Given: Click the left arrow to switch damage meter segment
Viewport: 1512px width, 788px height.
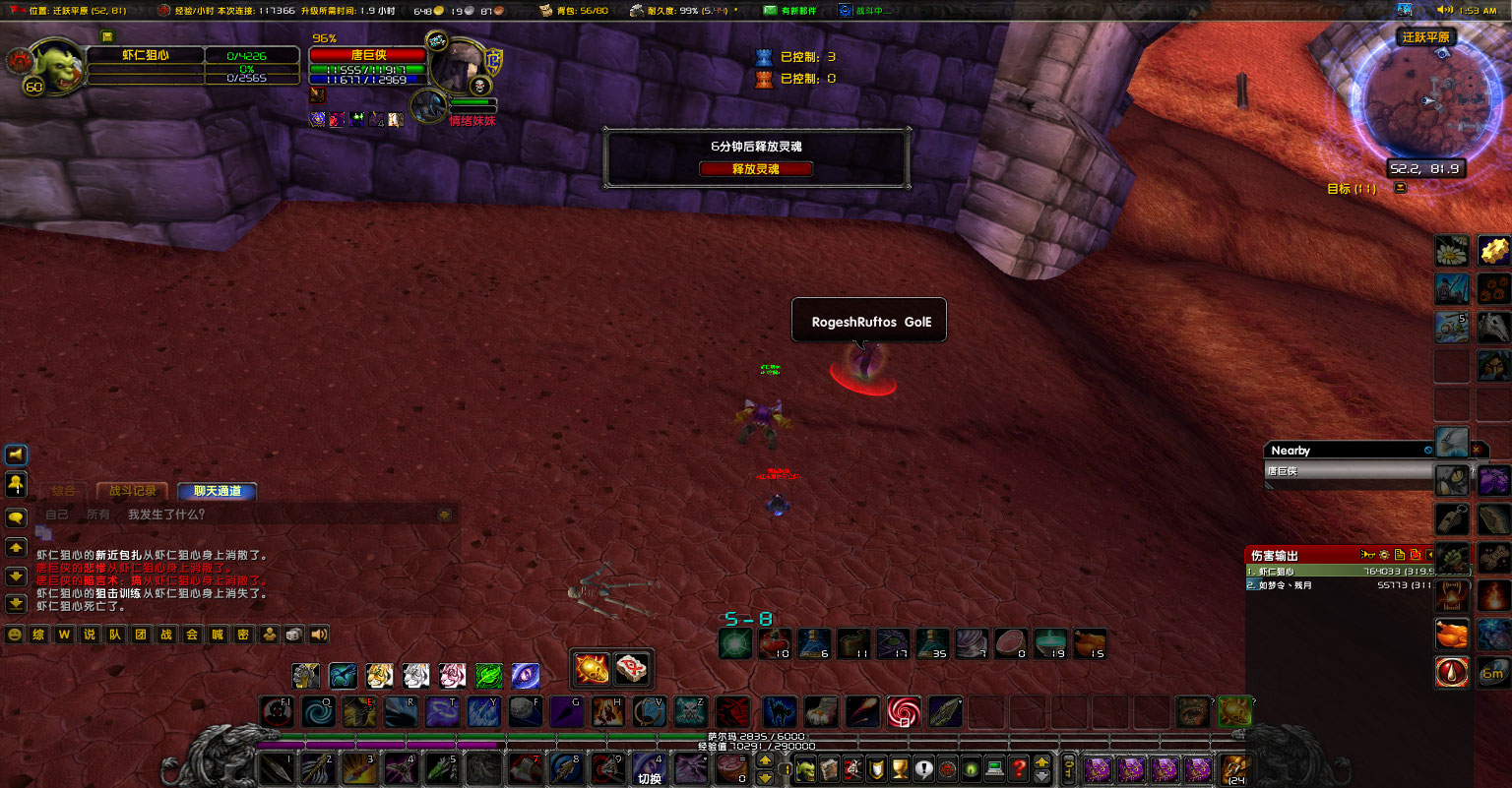Looking at the screenshot, I should 1430,554.
